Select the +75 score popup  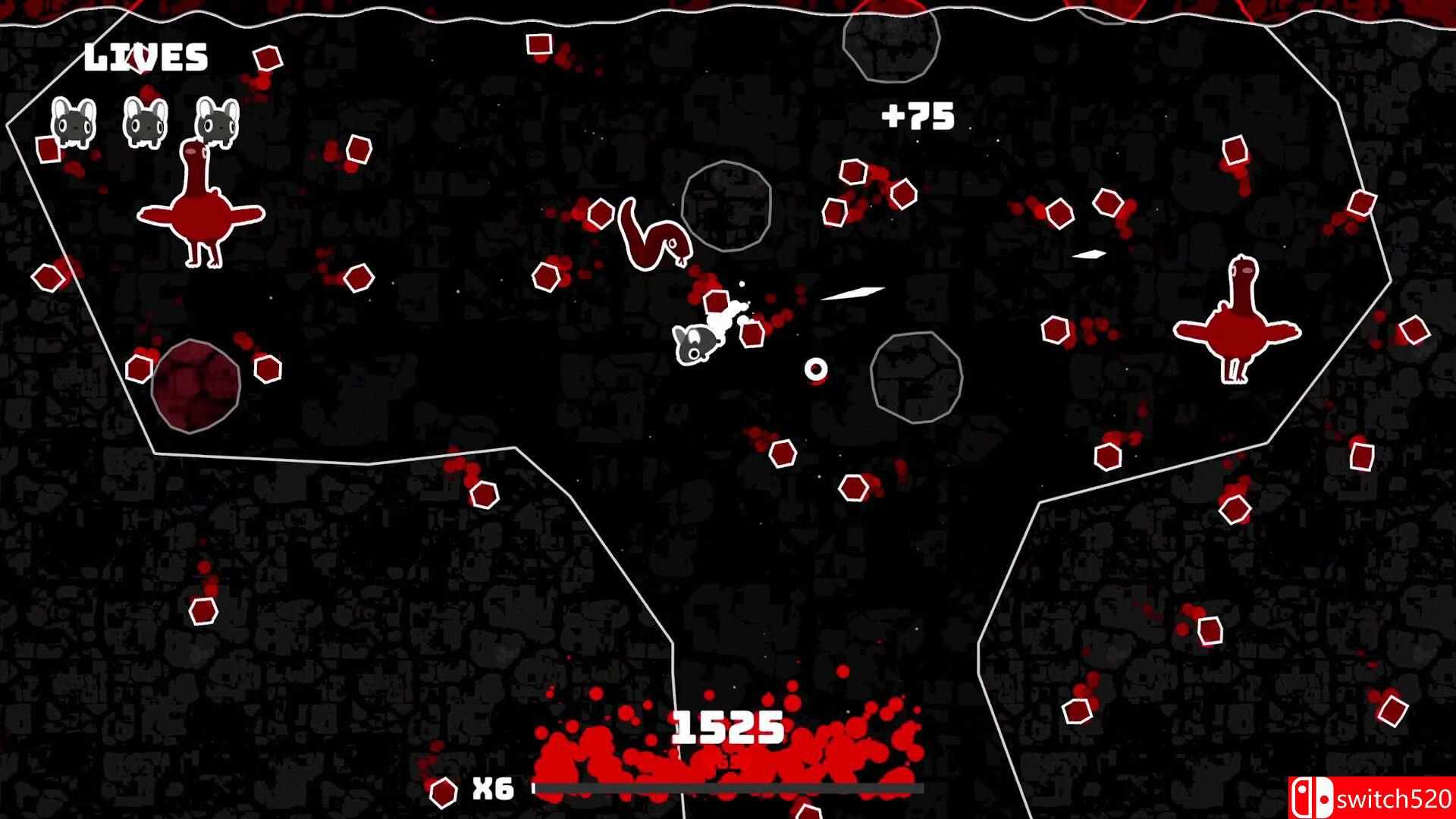918,116
